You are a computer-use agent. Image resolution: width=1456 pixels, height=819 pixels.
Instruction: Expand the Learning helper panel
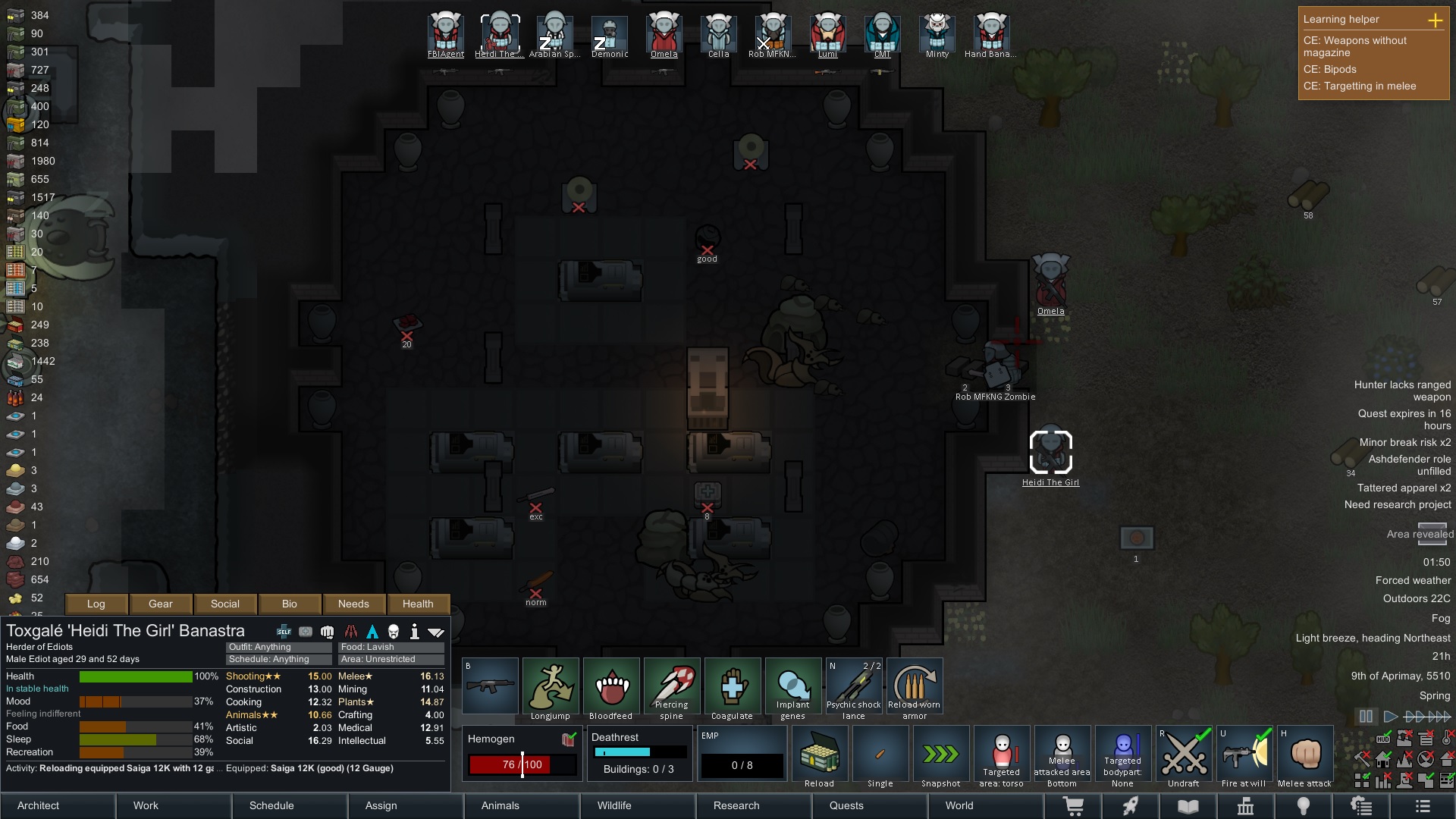1435,20
